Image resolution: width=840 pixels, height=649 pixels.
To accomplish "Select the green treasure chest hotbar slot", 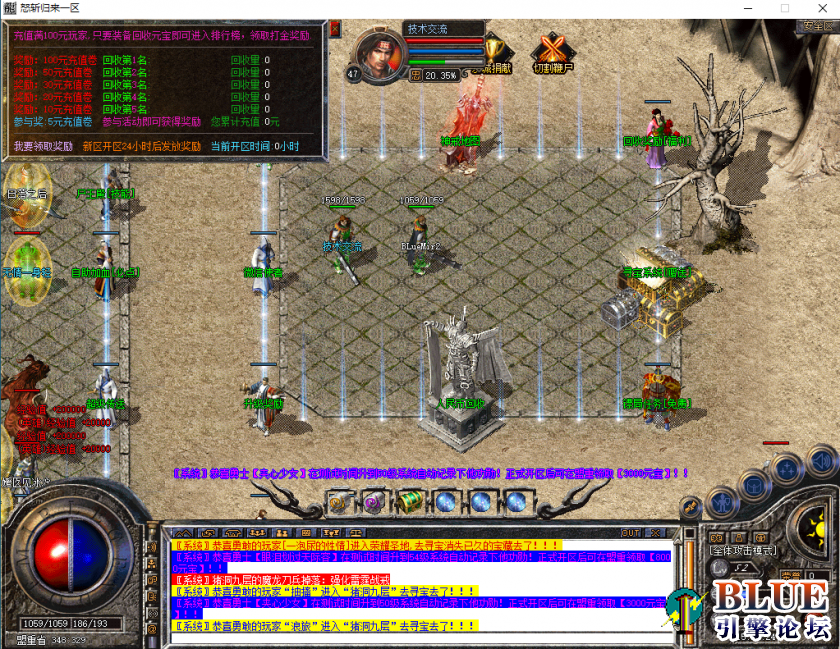I will [x=410, y=502].
